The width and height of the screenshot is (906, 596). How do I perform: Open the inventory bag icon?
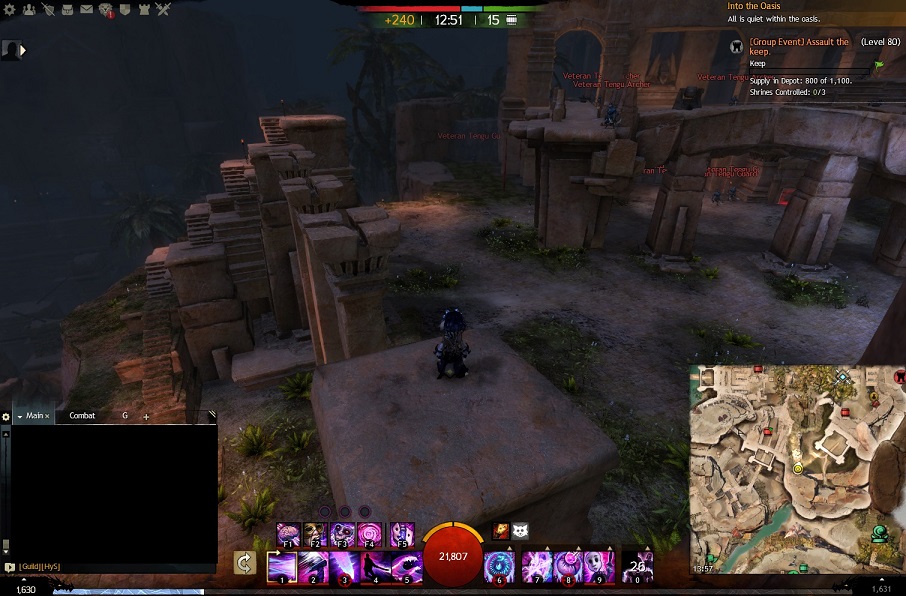coord(67,9)
